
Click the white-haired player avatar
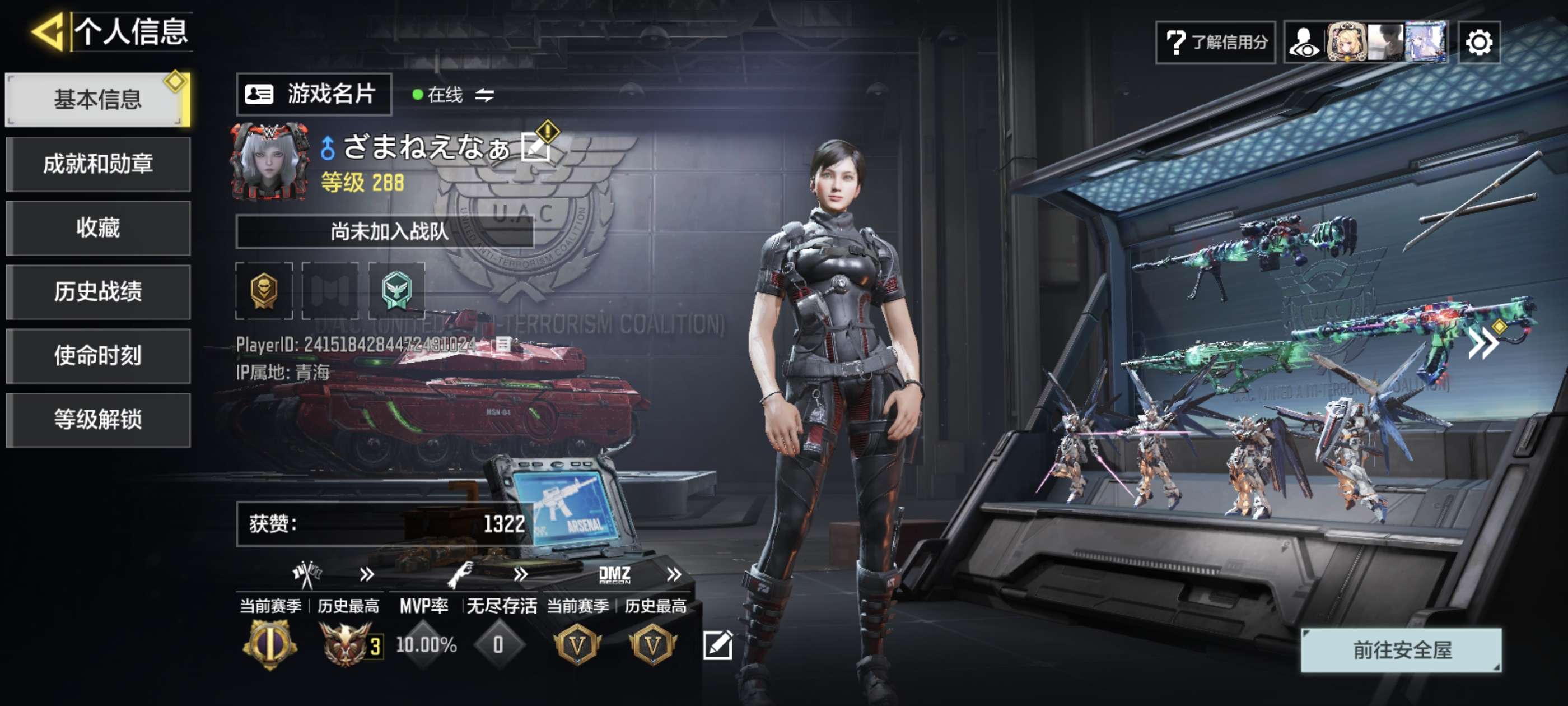pyautogui.click(x=269, y=161)
